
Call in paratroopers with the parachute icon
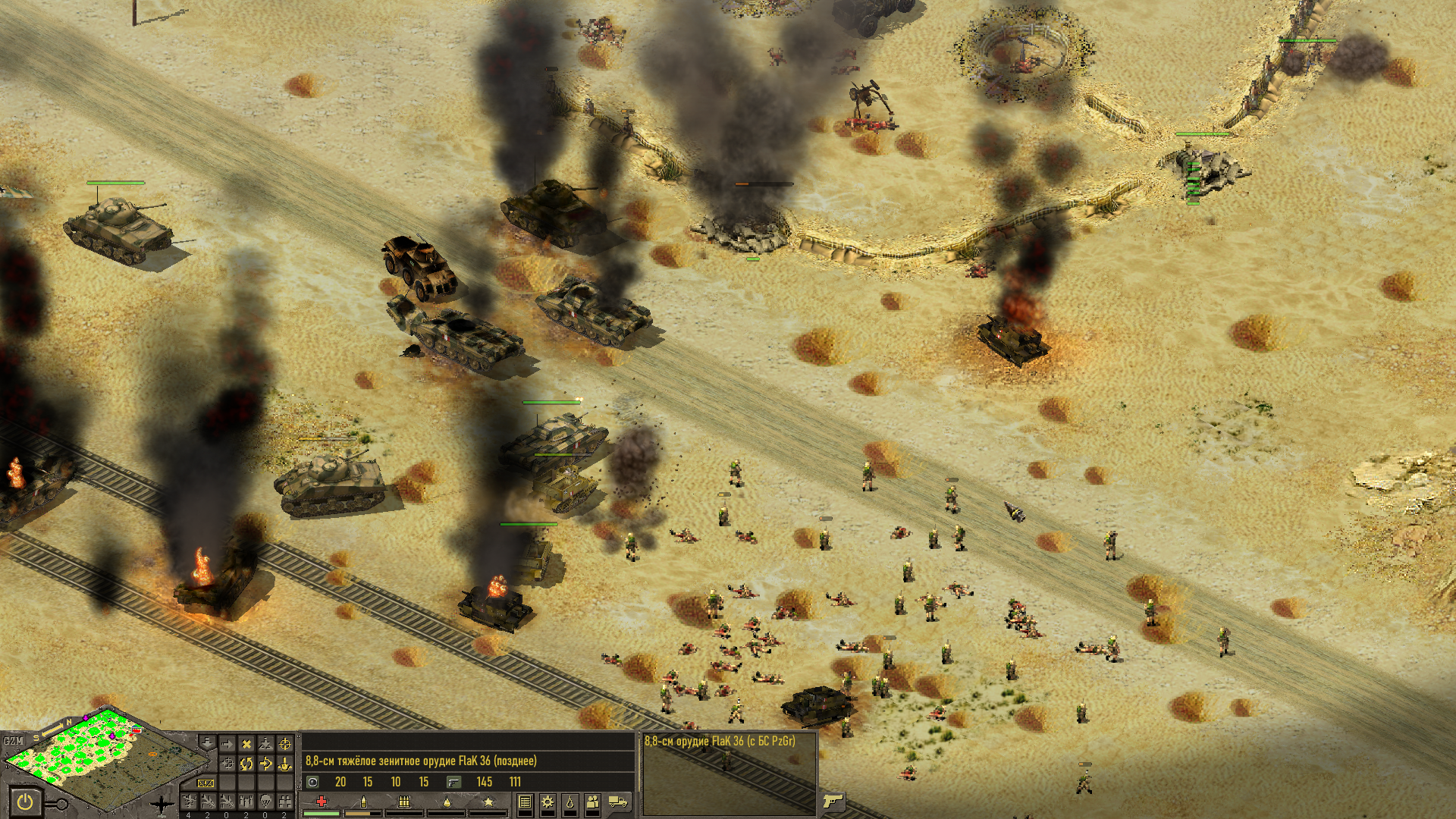pos(265,801)
